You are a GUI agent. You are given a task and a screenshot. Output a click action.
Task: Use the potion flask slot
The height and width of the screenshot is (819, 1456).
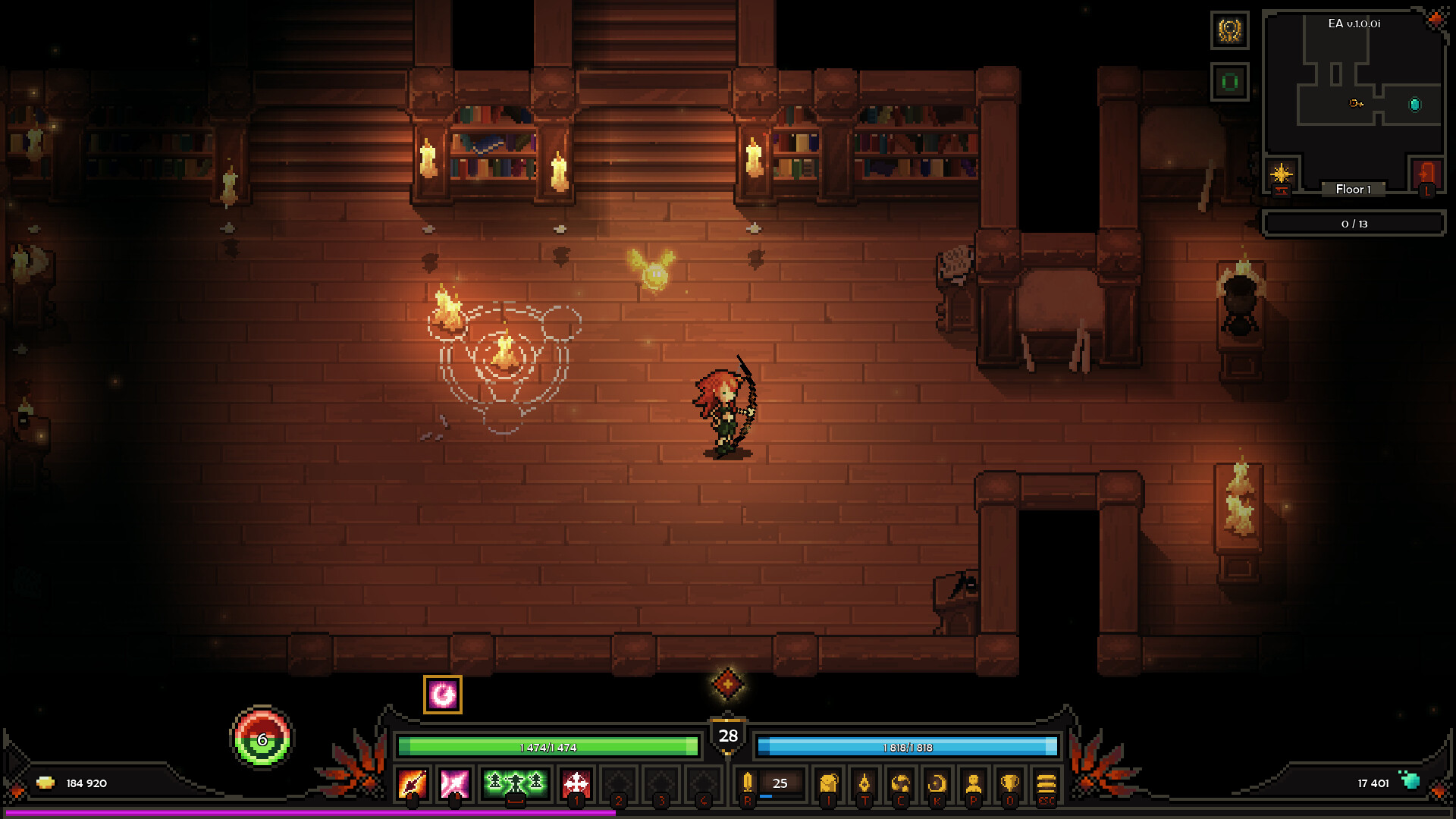748,783
